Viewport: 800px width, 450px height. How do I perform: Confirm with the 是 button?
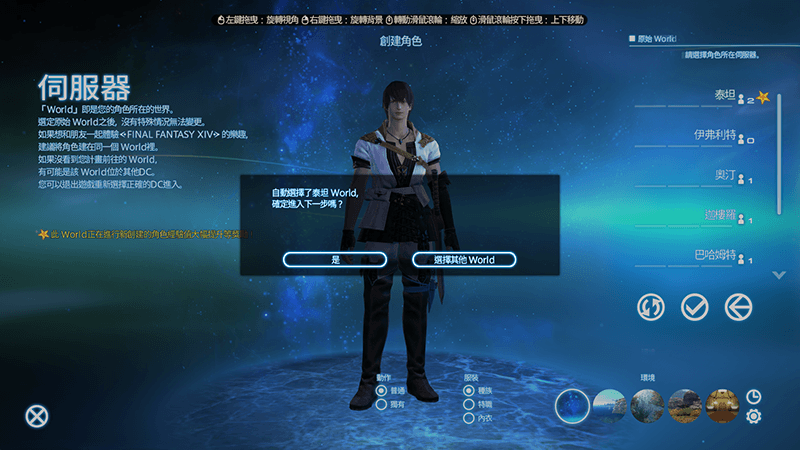coord(335,260)
